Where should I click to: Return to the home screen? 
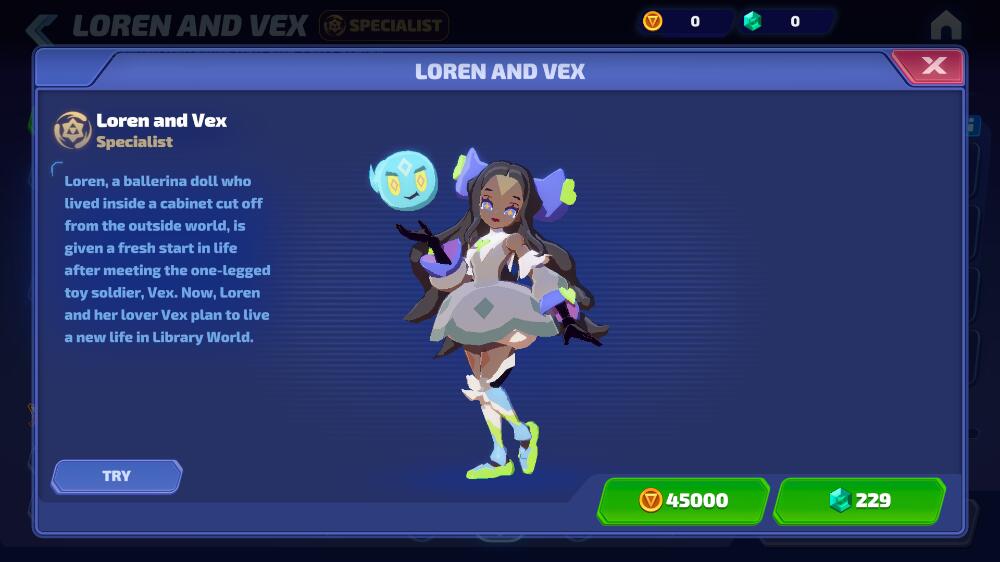pos(945,24)
